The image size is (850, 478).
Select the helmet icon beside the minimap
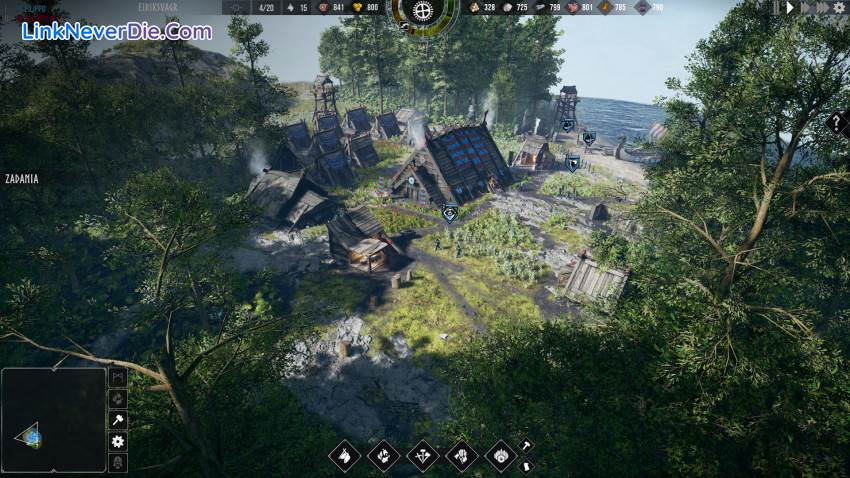click(118, 463)
